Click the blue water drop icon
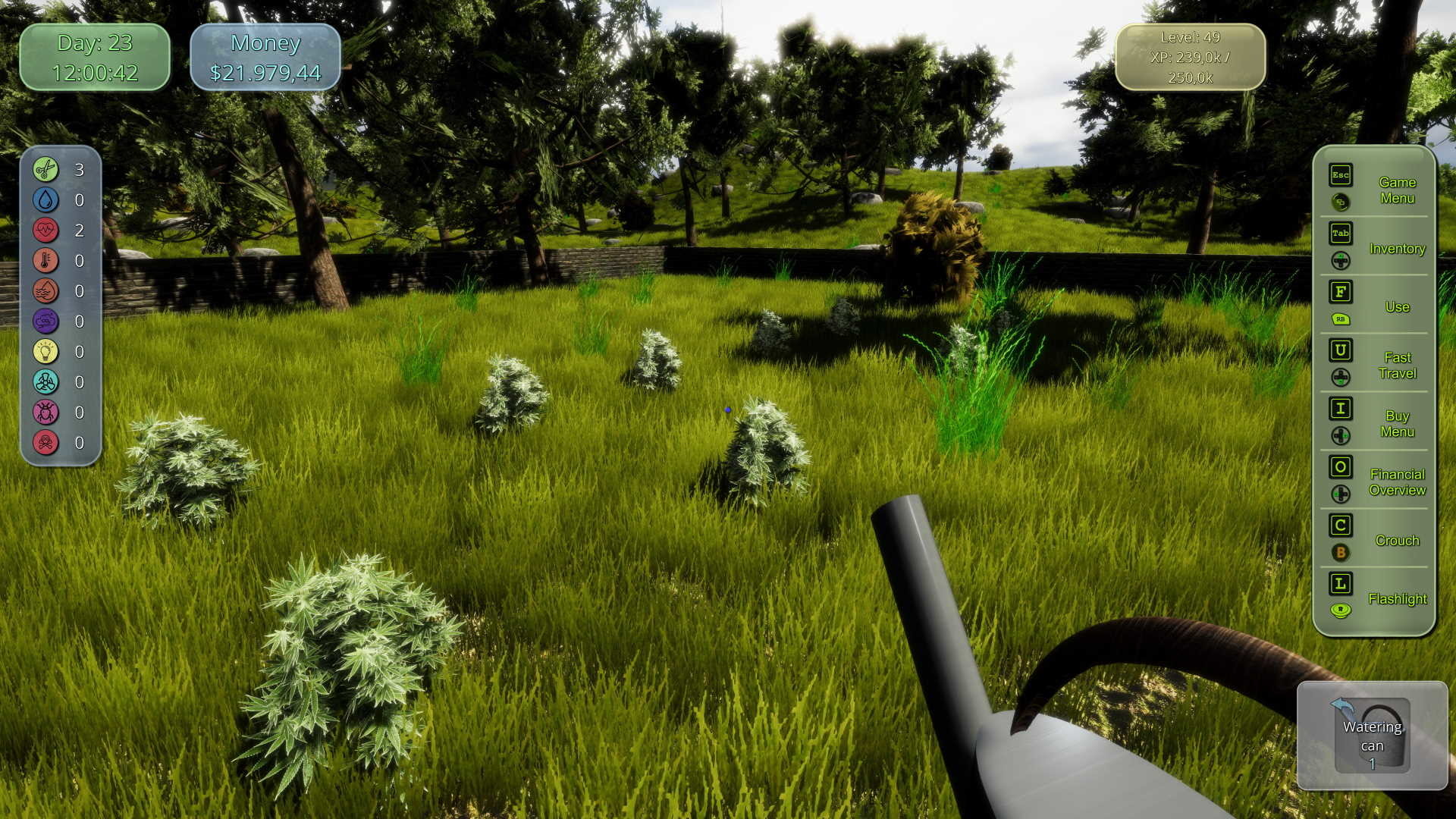Screen dimensions: 1456x819 coord(44,200)
